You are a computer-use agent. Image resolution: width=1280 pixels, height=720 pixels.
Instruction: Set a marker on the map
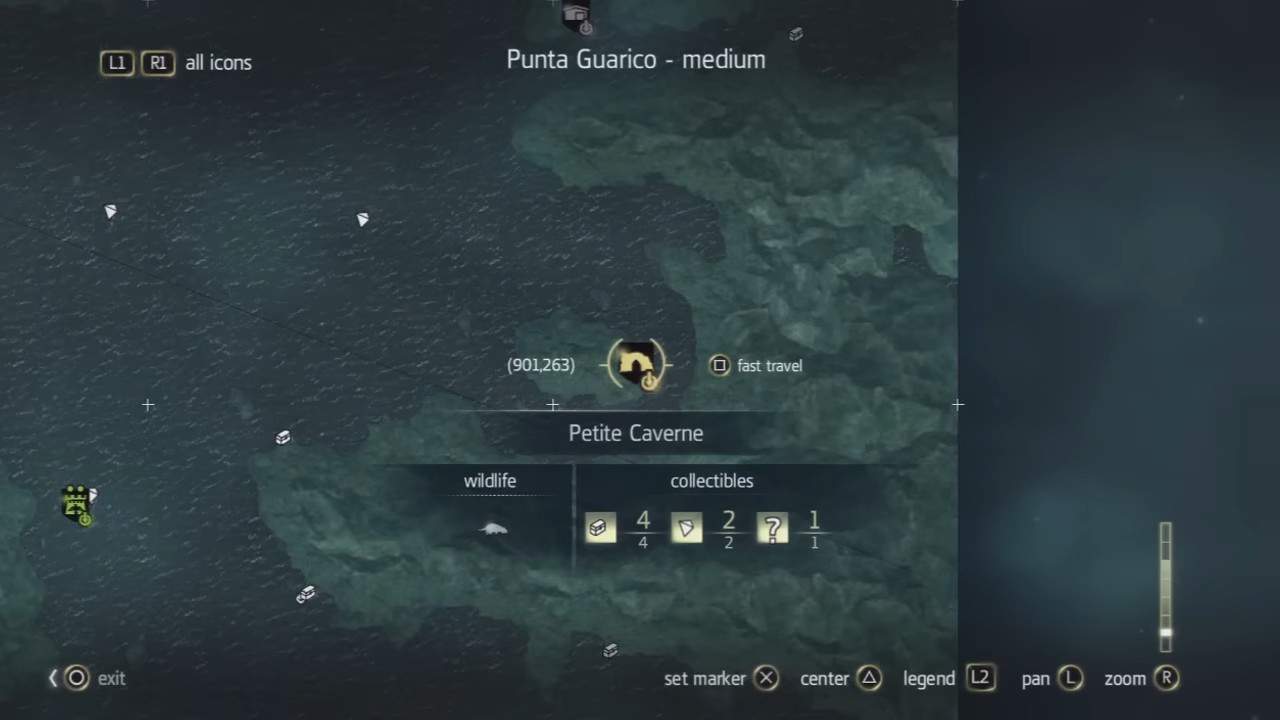pyautogui.click(x=766, y=678)
